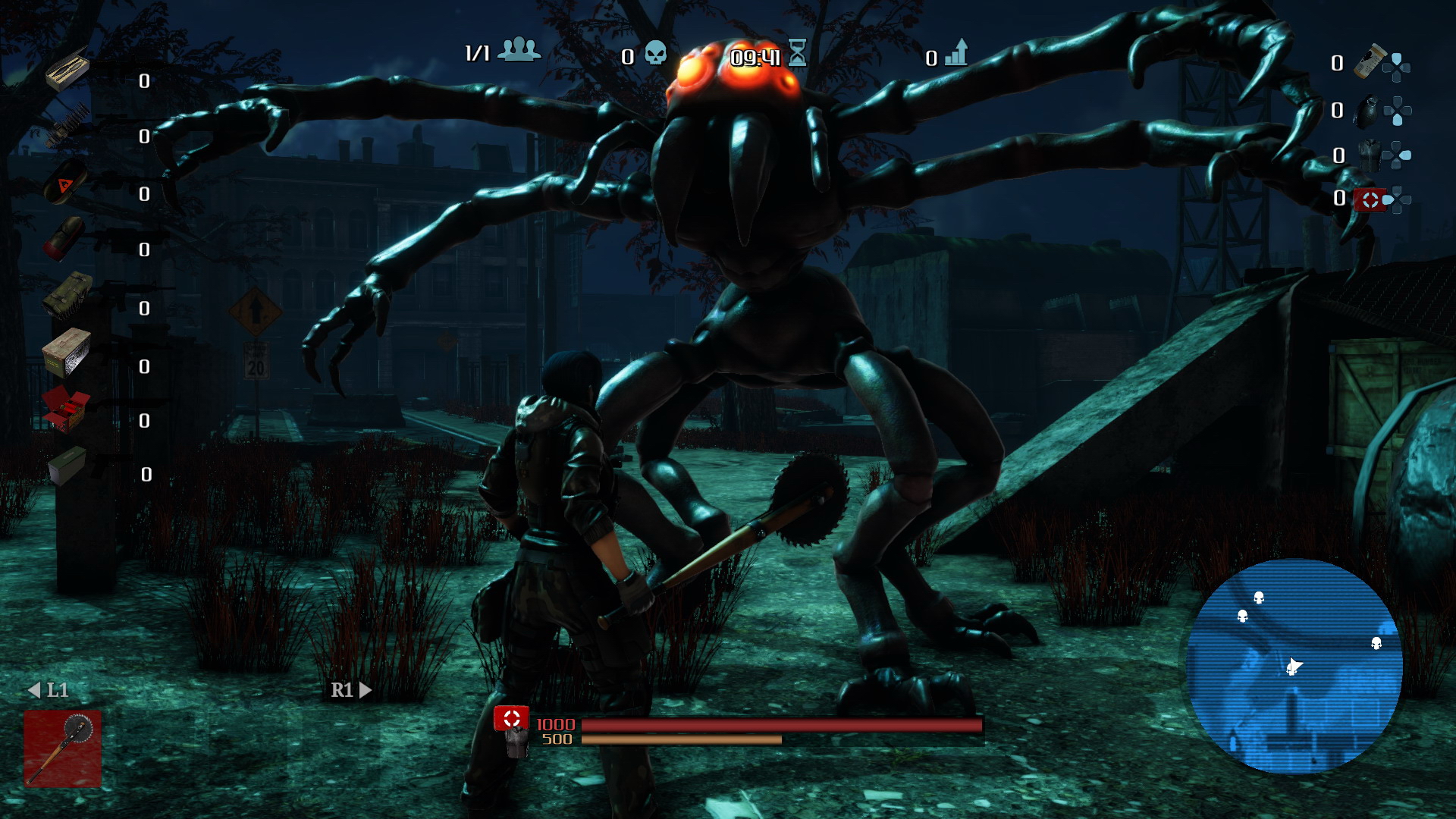1456x819 pixels.
Task: Pick the rusty metal ammo crate icon
Action: pos(67,352)
